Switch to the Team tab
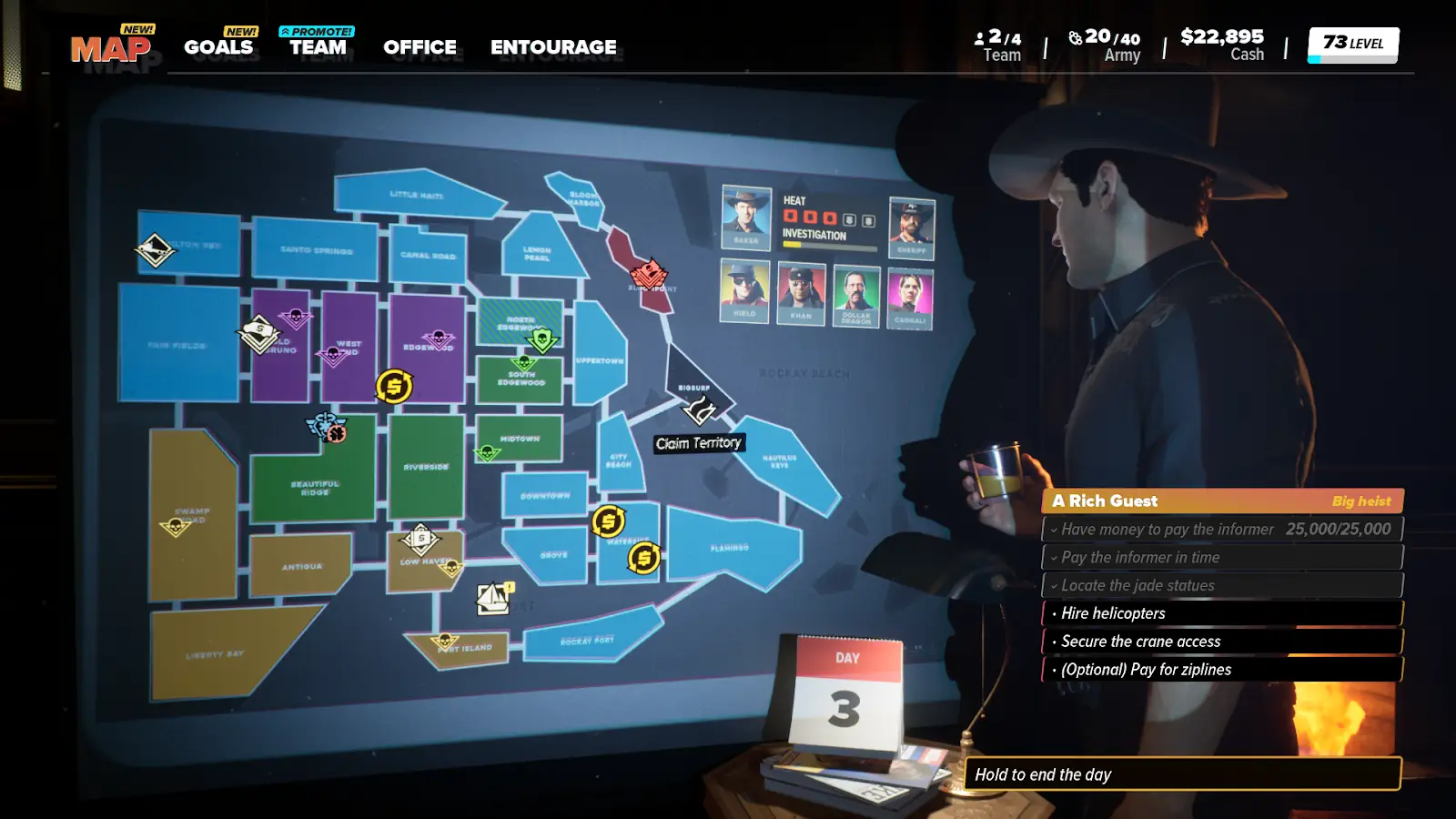The image size is (1456, 819). (x=318, y=47)
